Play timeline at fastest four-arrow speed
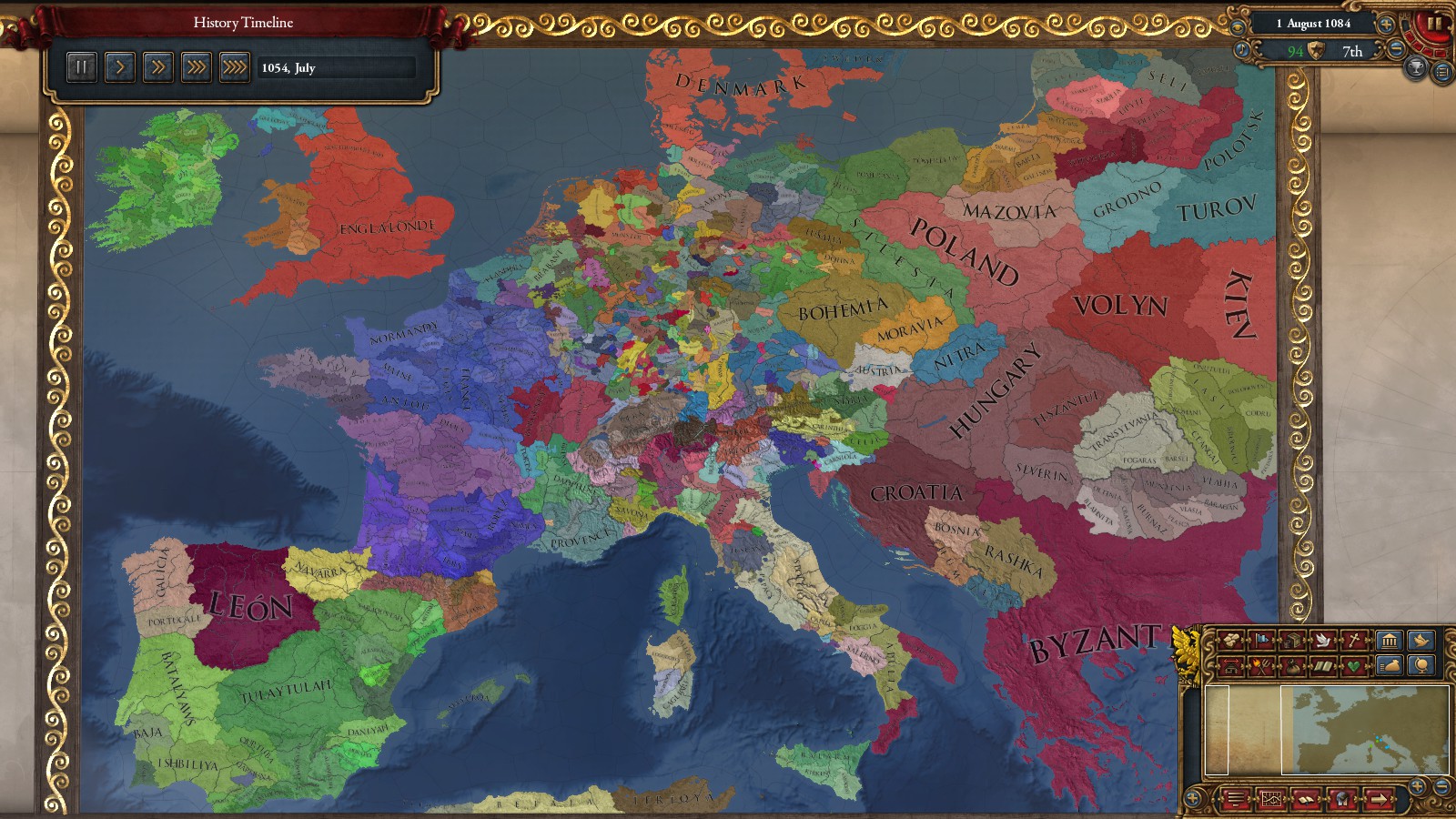The image size is (1456, 819). tap(234, 66)
